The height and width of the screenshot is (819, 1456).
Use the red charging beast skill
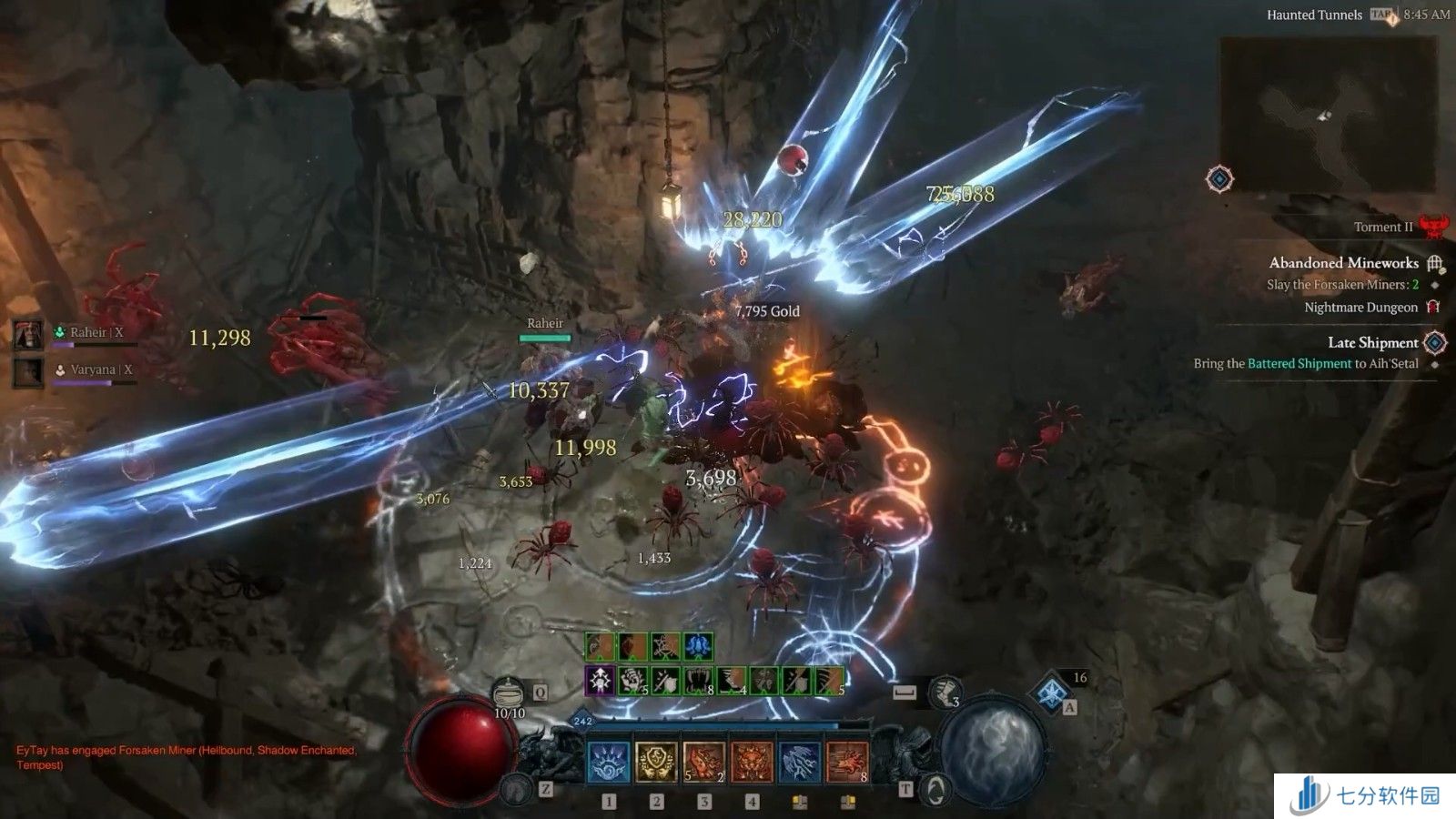(846, 762)
